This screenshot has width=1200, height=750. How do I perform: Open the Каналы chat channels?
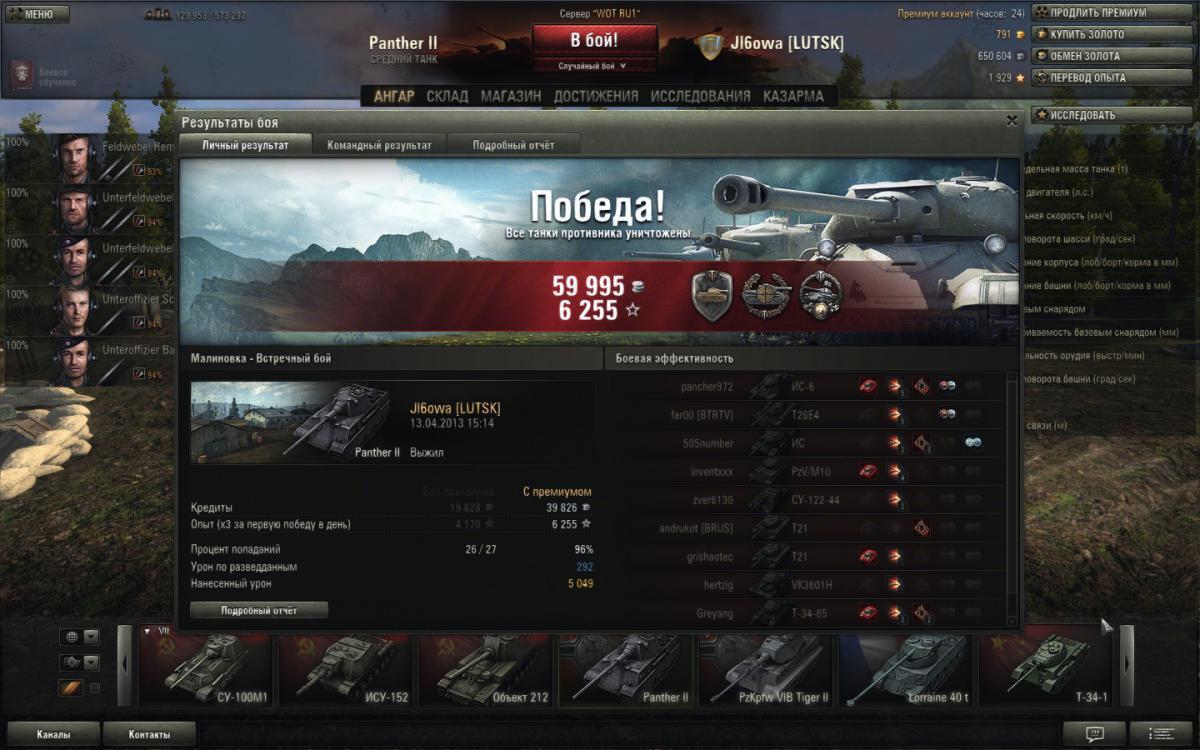[53, 734]
